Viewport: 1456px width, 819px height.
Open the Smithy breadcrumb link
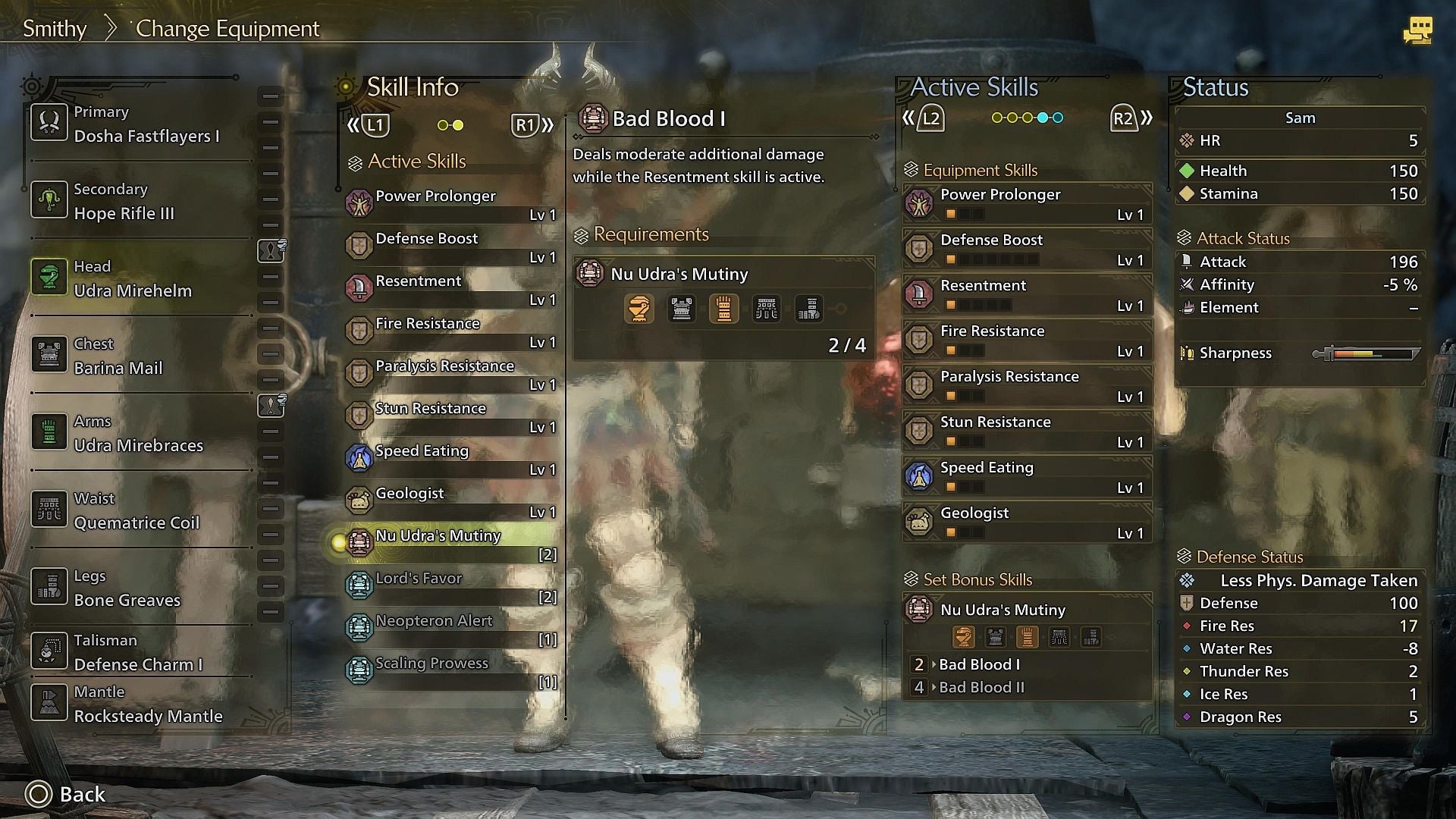tap(53, 28)
